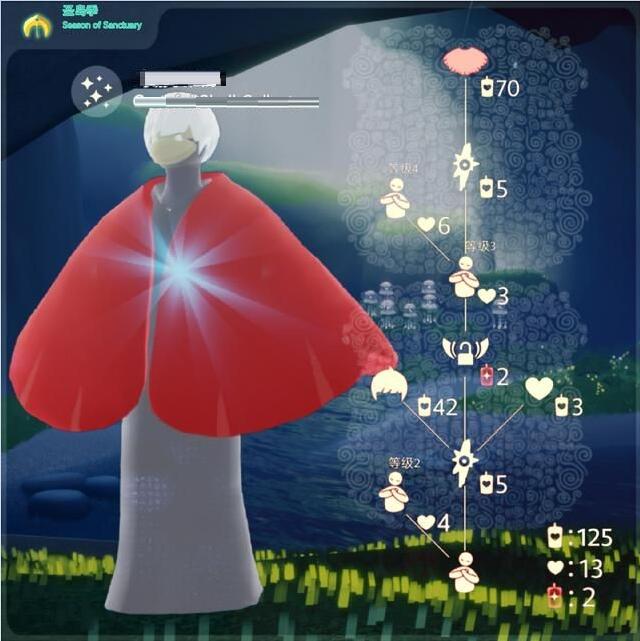The height and width of the screenshot is (641, 640).
Task: Open the four-sparkle star button
Action: (x=98, y=92)
